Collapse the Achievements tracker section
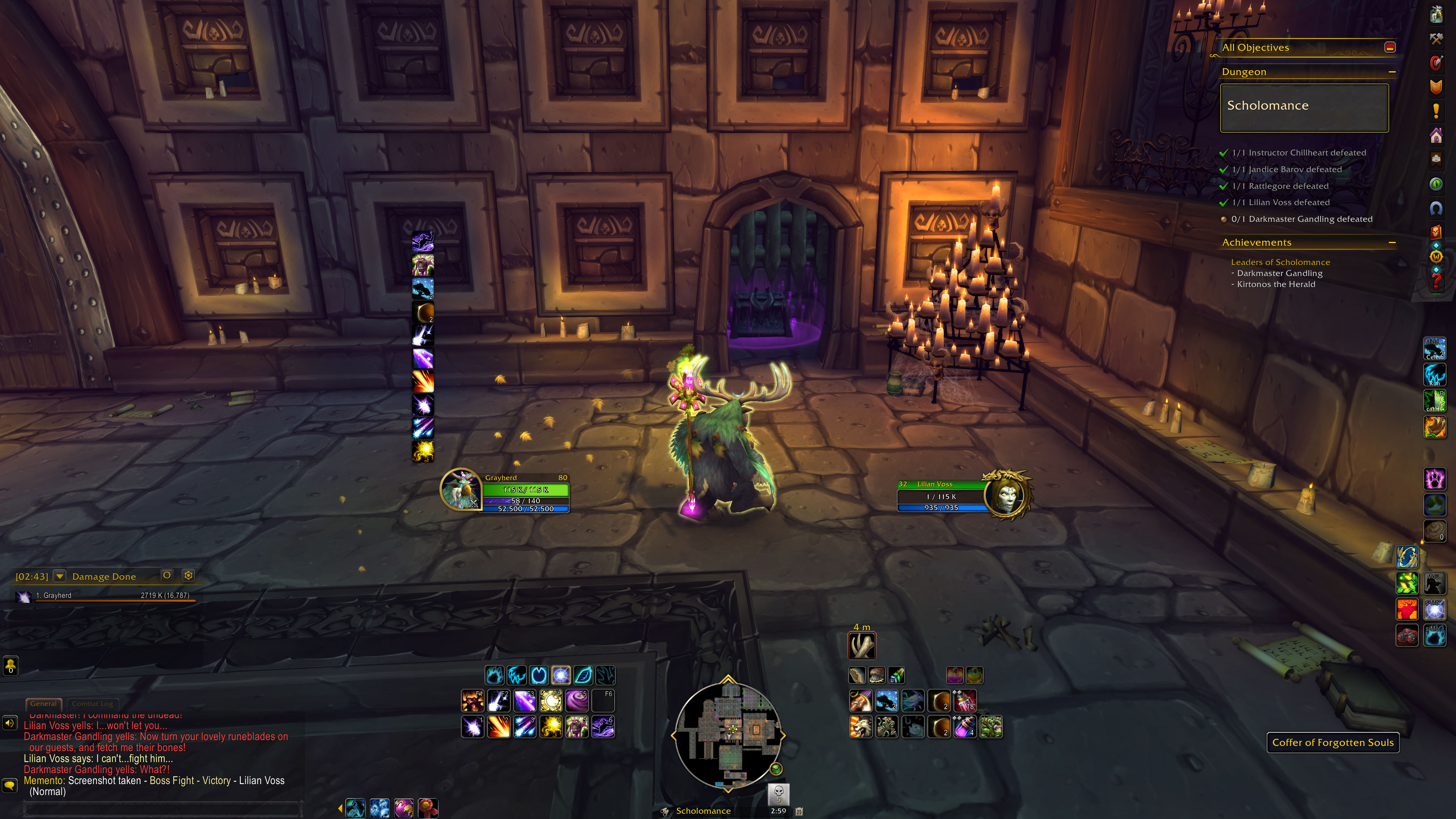The height and width of the screenshot is (819, 1456). click(x=1392, y=243)
